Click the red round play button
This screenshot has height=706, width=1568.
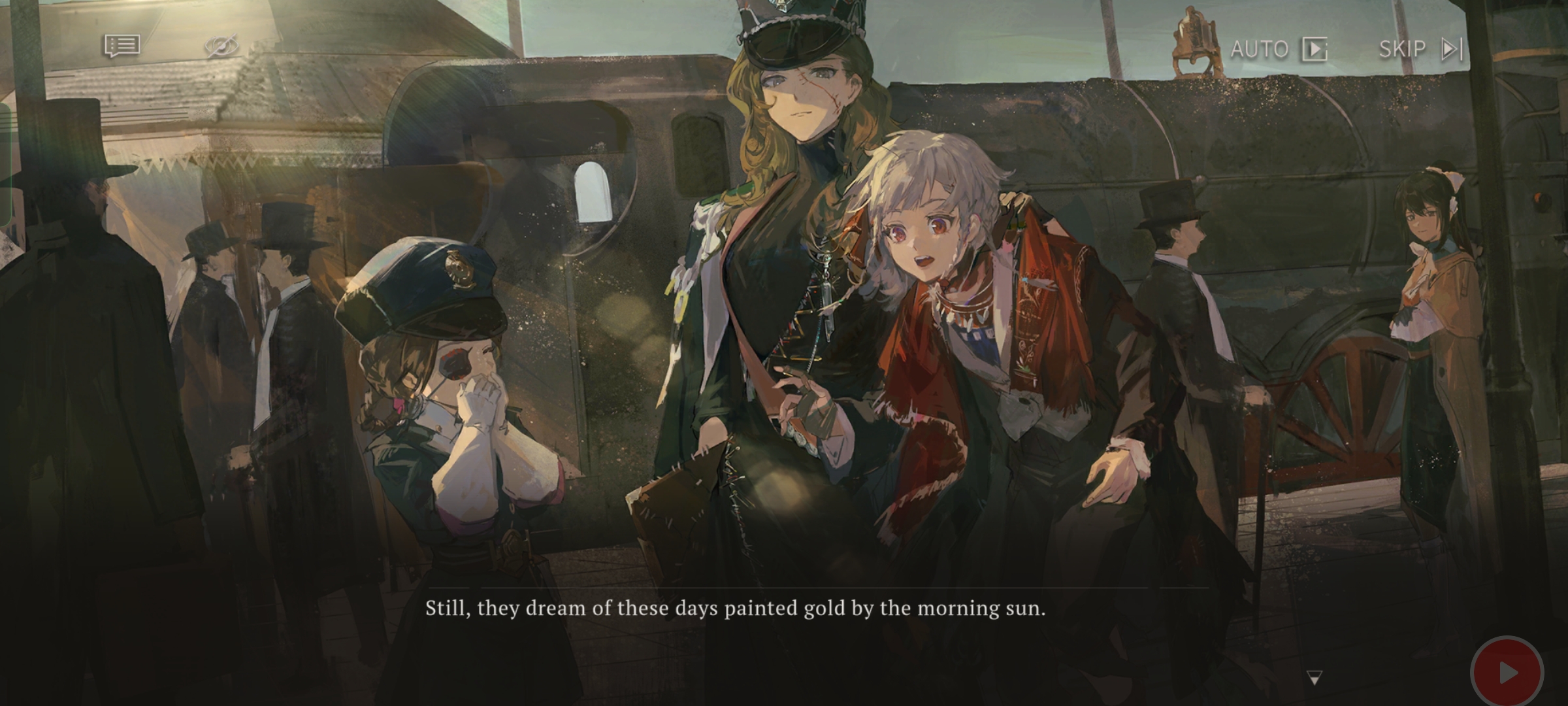coord(1507,672)
